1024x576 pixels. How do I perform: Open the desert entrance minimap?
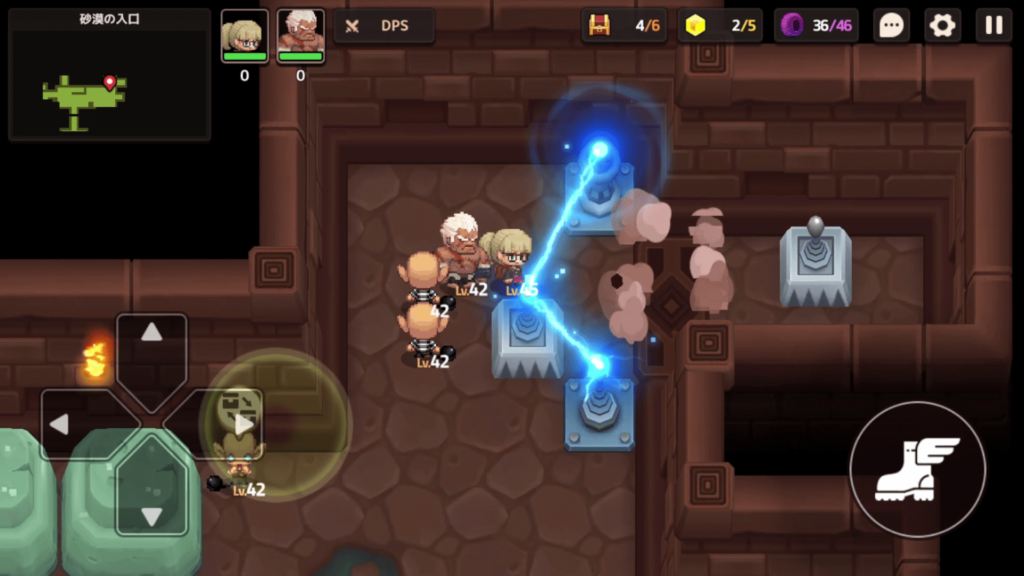(109, 75)
